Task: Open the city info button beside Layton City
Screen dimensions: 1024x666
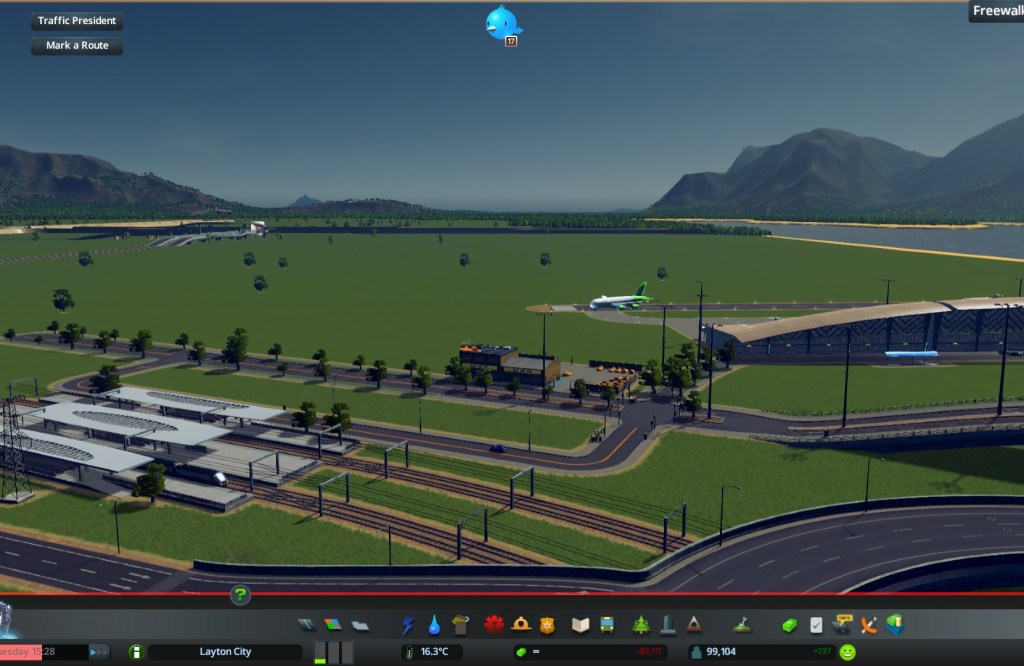Action: [137, 652]
